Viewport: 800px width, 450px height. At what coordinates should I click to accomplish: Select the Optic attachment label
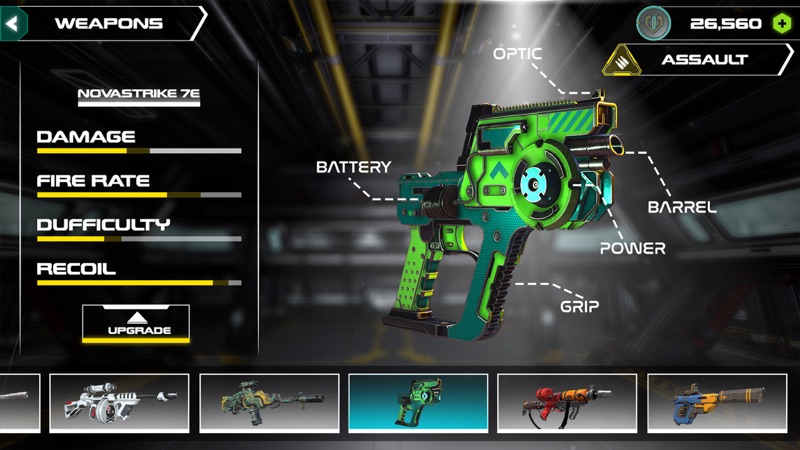click(x=518, y=53)
